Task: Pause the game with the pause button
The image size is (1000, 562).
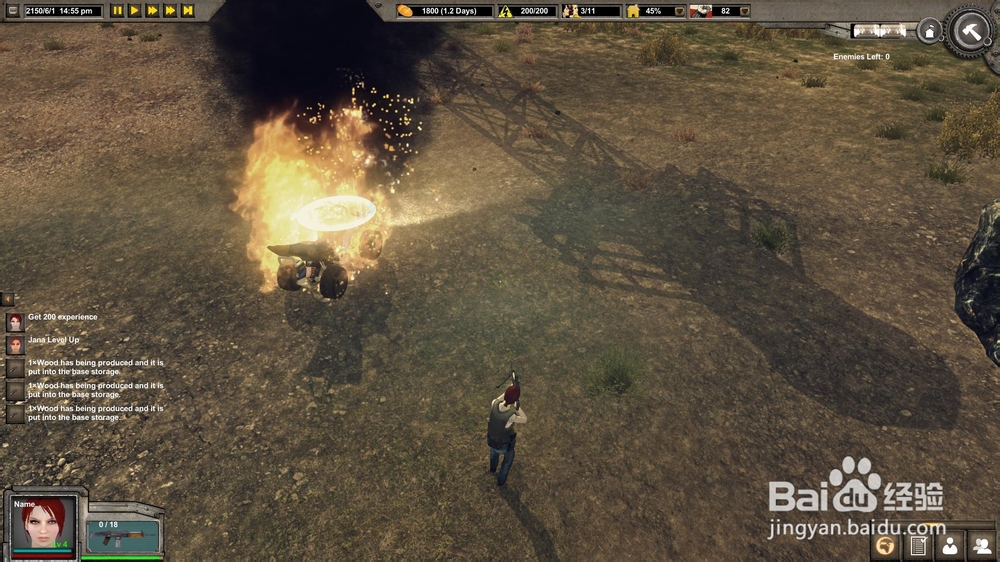Action: tap(117, 11)
